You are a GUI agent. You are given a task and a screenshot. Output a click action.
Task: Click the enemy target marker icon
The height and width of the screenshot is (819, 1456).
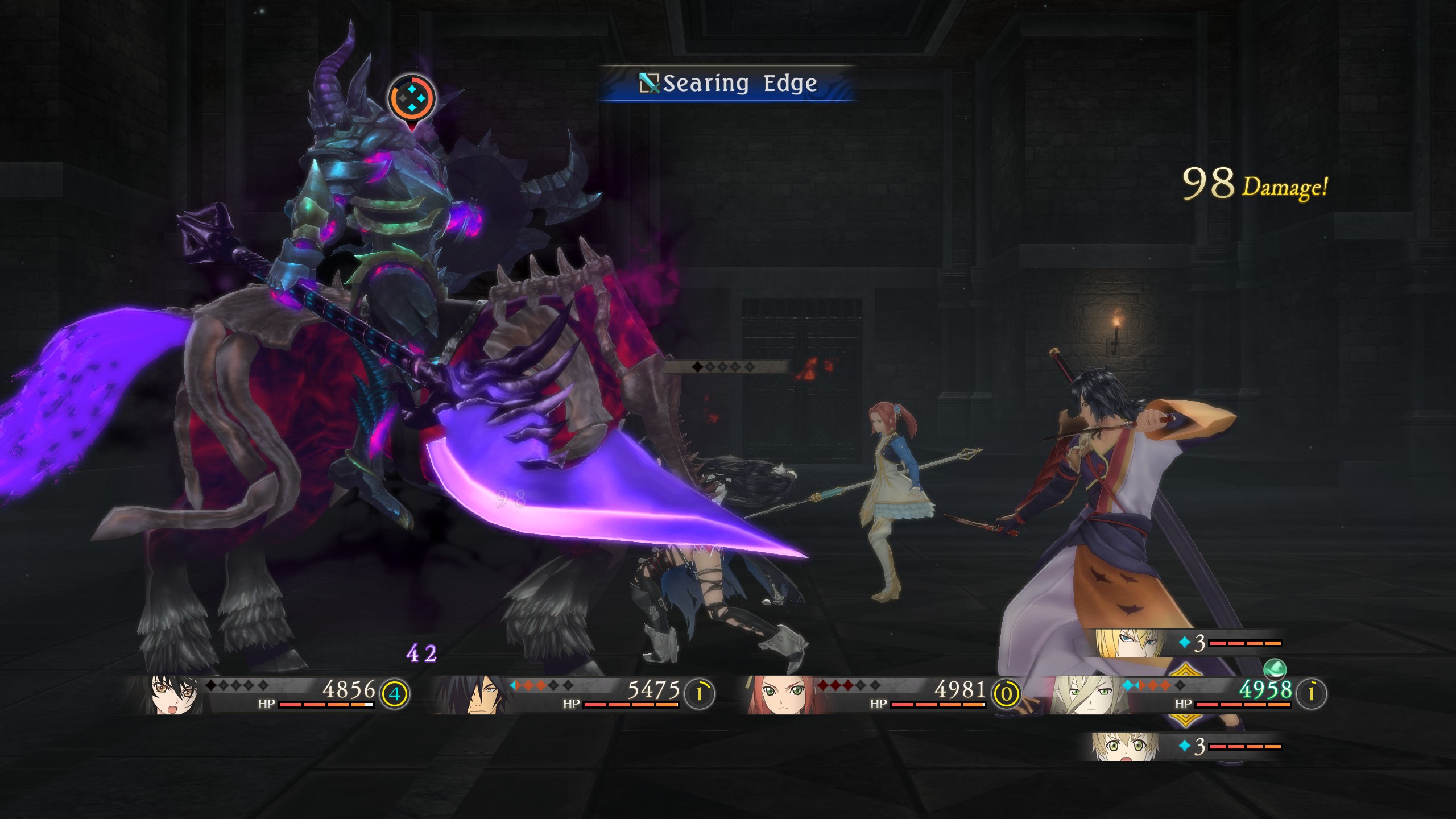pyautogui.click(x=412, y=98)
